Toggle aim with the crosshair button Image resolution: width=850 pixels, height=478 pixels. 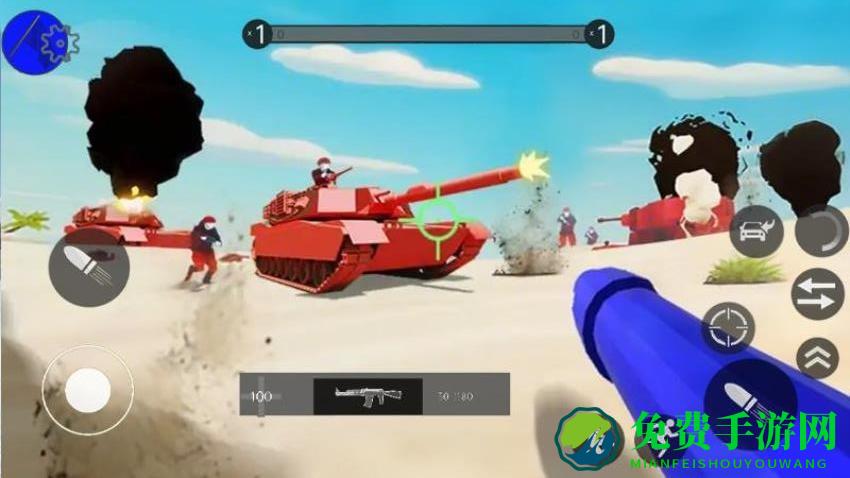[727, 327]
